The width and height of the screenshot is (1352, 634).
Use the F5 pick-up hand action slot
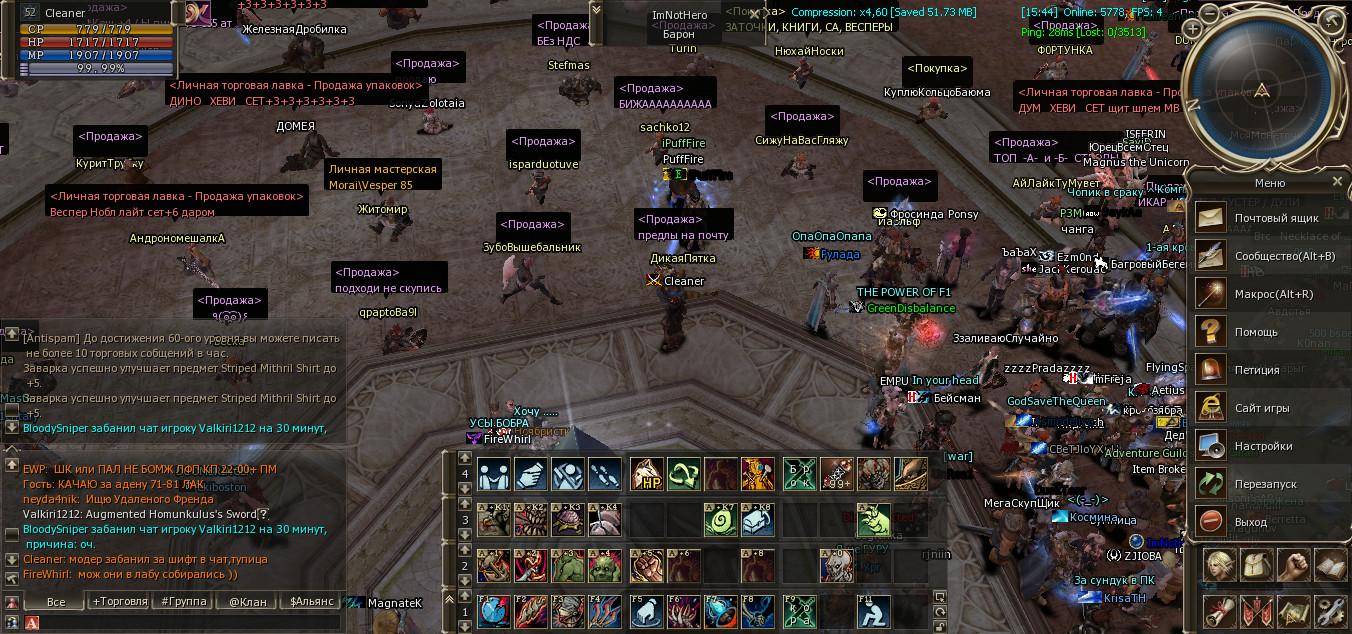pyautogui.click(x=645, y=611)
